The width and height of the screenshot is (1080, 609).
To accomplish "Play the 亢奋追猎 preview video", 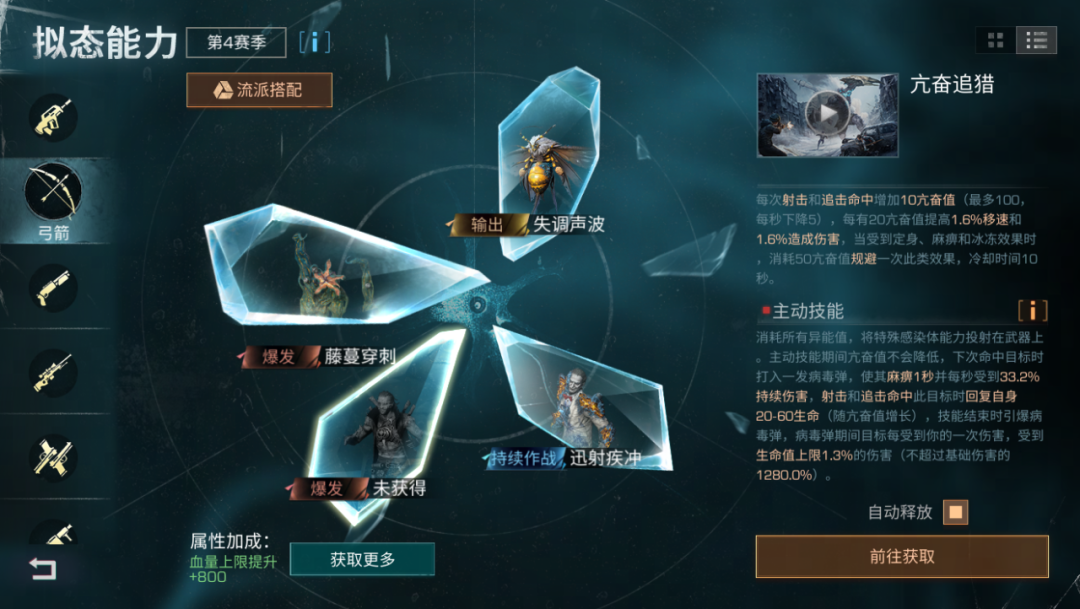I will (x=827, y=113).
